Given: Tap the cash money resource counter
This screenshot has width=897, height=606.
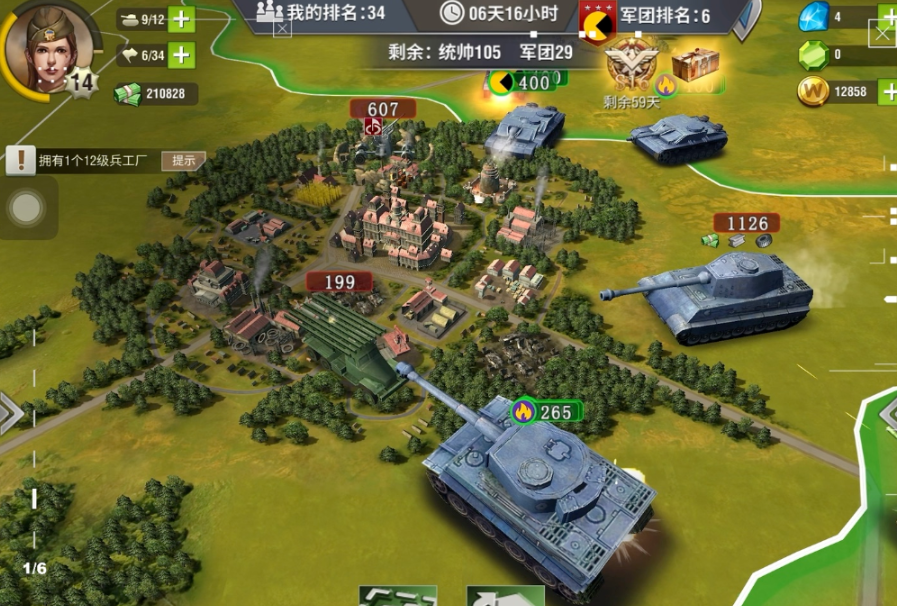Looking at the screenshot, I should click(155, 93).
